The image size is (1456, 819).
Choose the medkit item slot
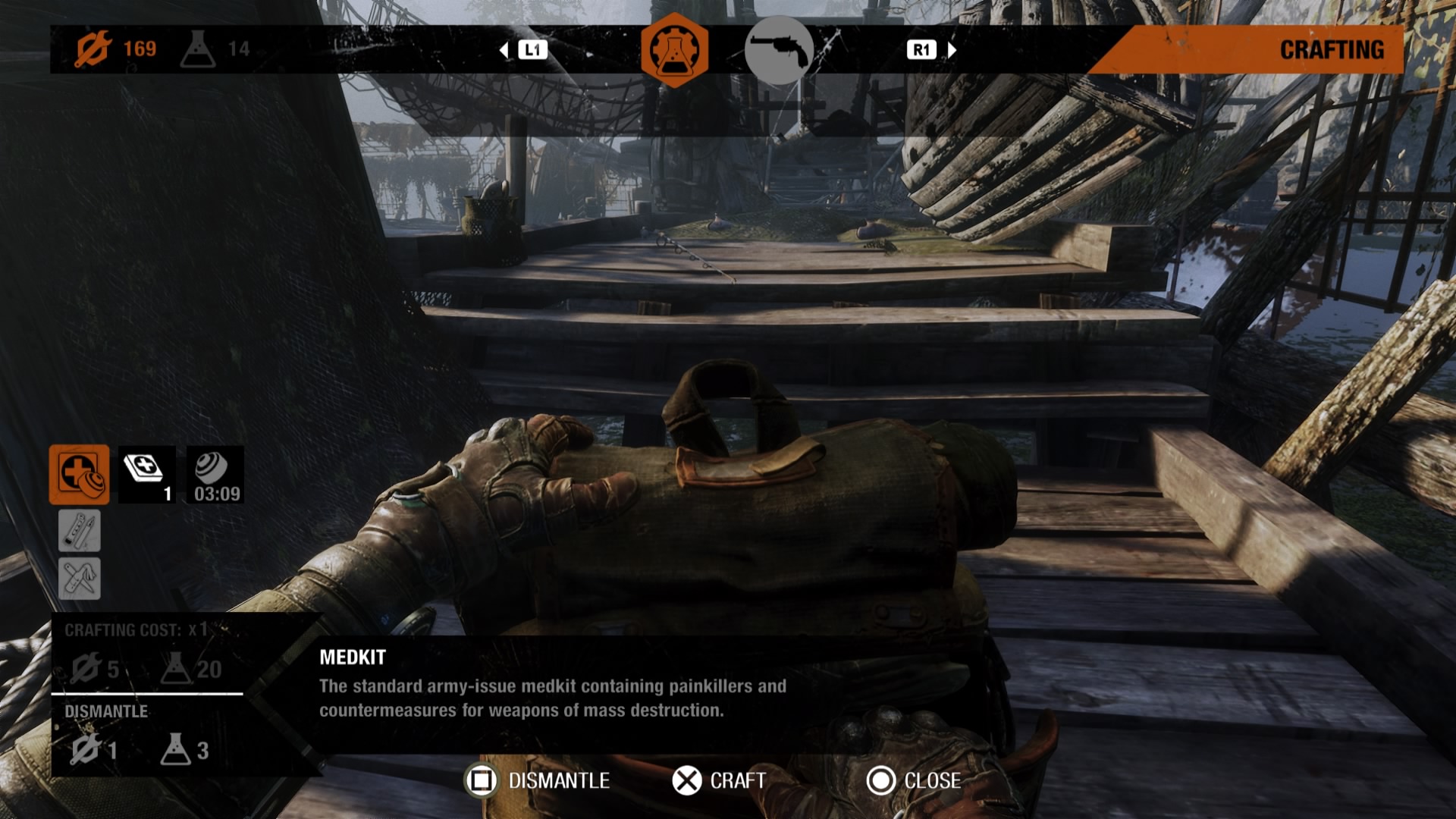147,475
